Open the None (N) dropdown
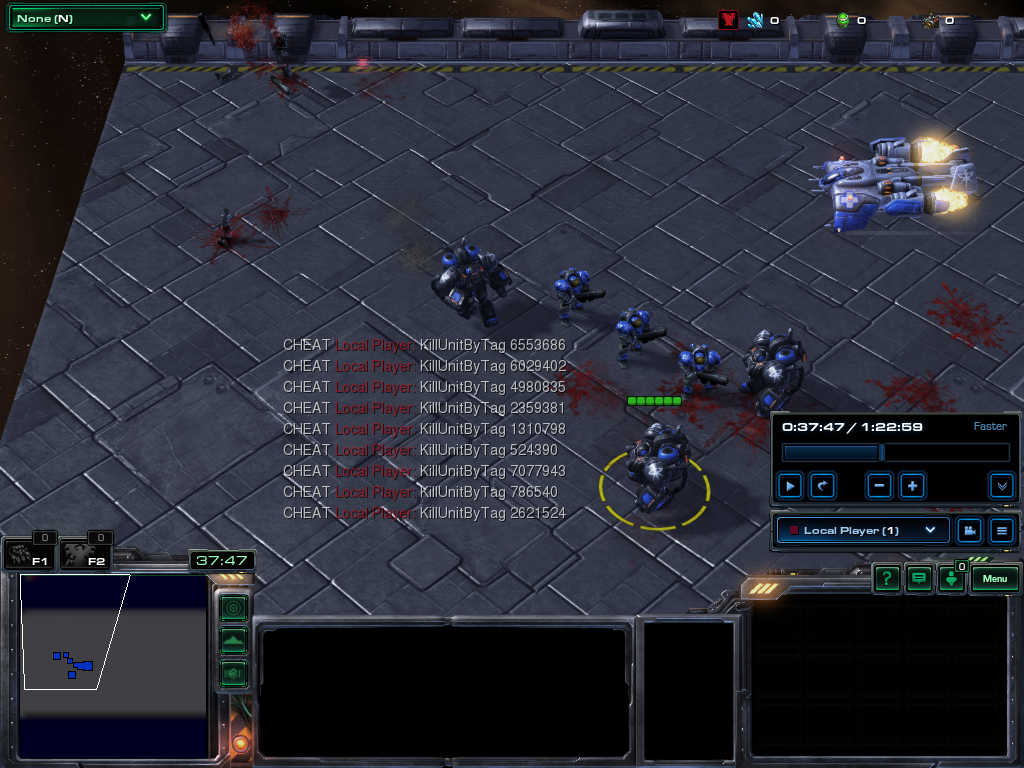Image resolution: width=1024 pixels, height=768 pixels. click(x=85, y=17)
